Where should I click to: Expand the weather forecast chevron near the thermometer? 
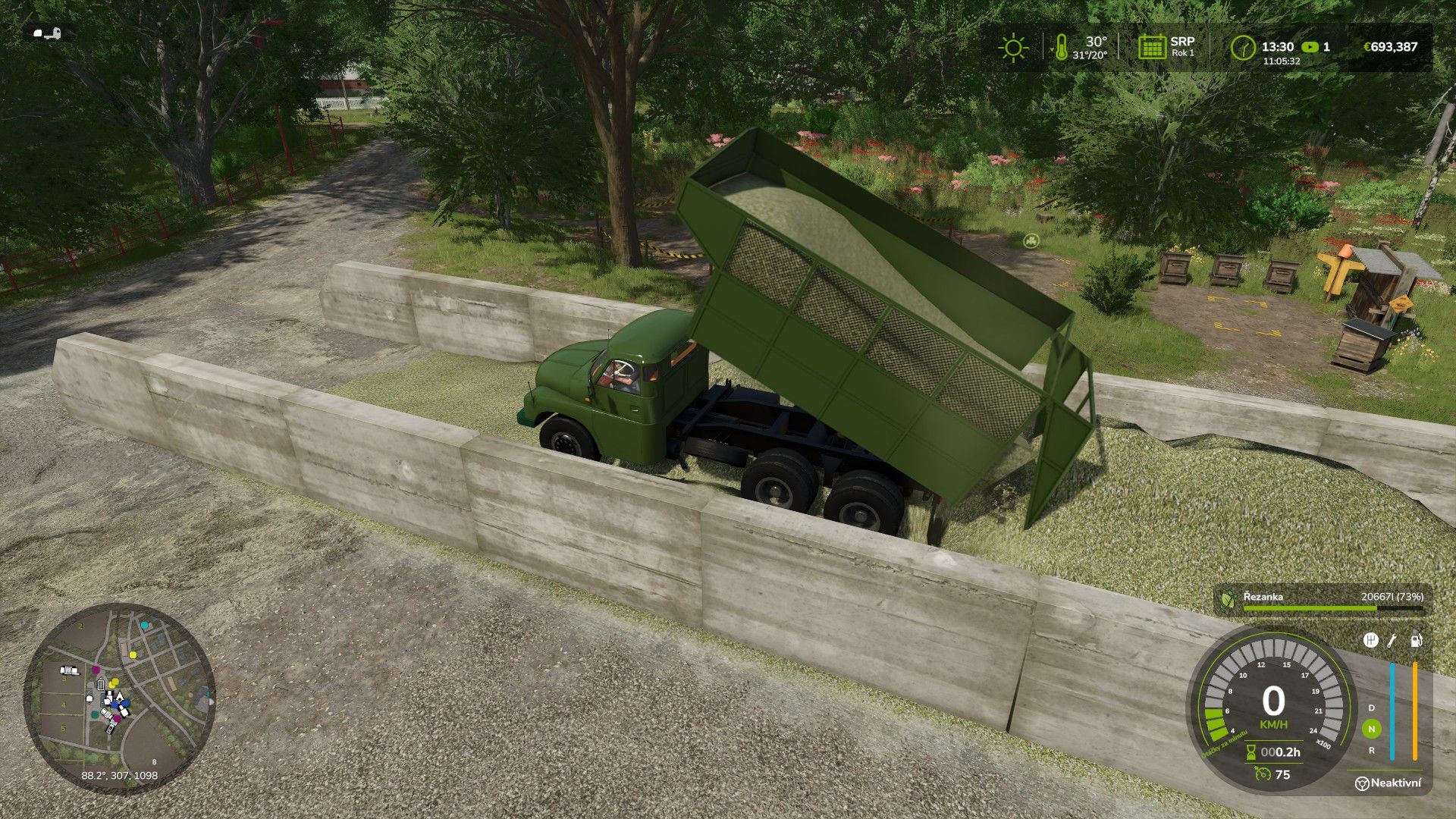[1051, 49]
